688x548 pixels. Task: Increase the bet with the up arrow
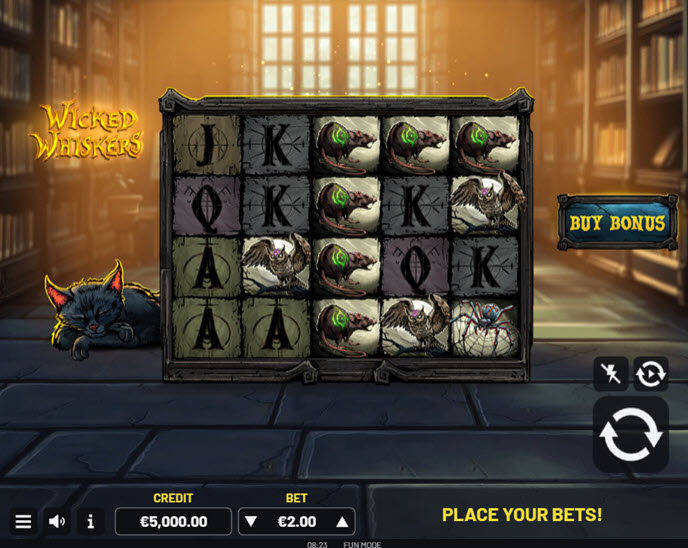(x=342, y=521)
